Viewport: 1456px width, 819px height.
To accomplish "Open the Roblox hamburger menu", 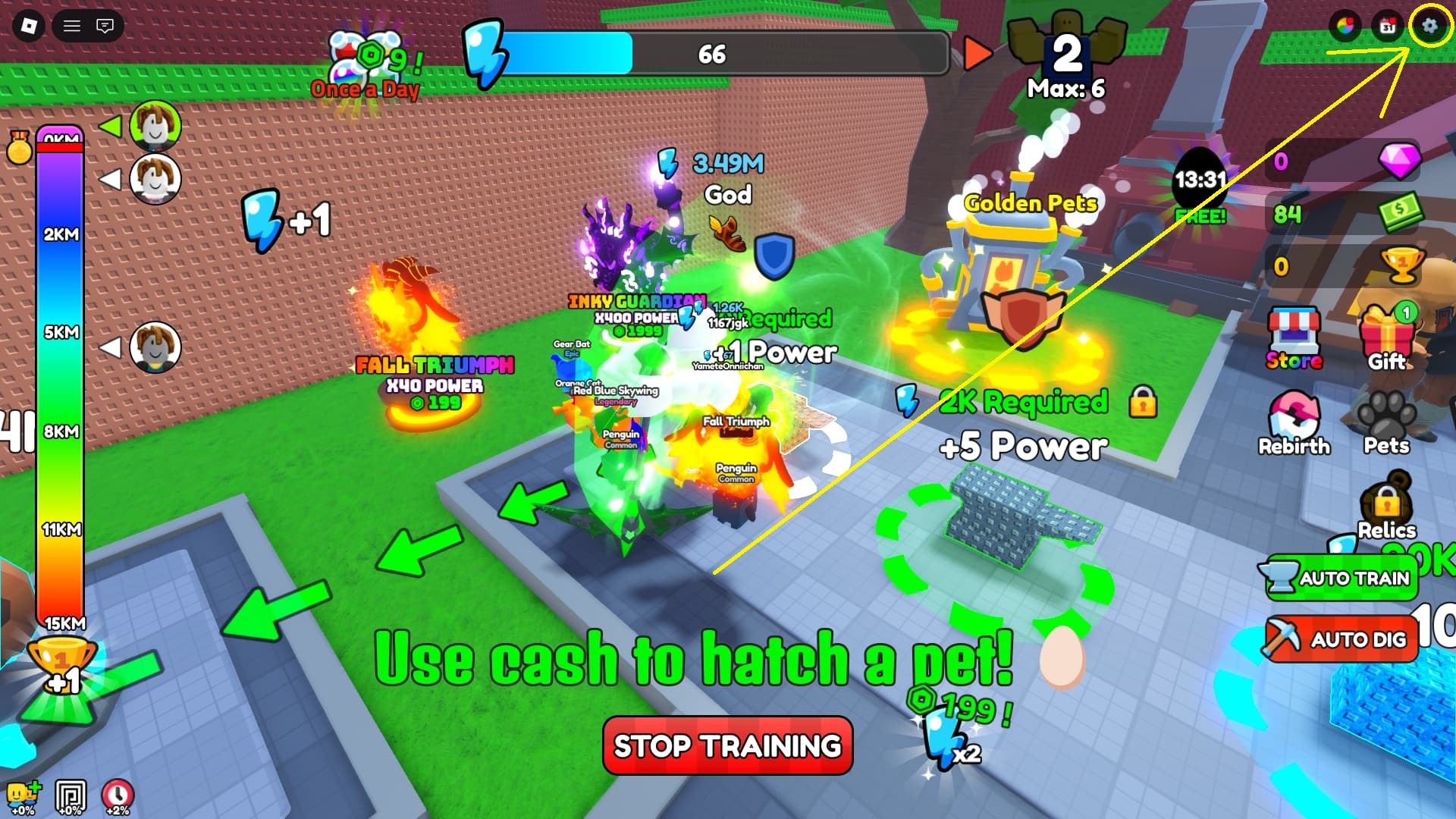I will coord(73,26).
